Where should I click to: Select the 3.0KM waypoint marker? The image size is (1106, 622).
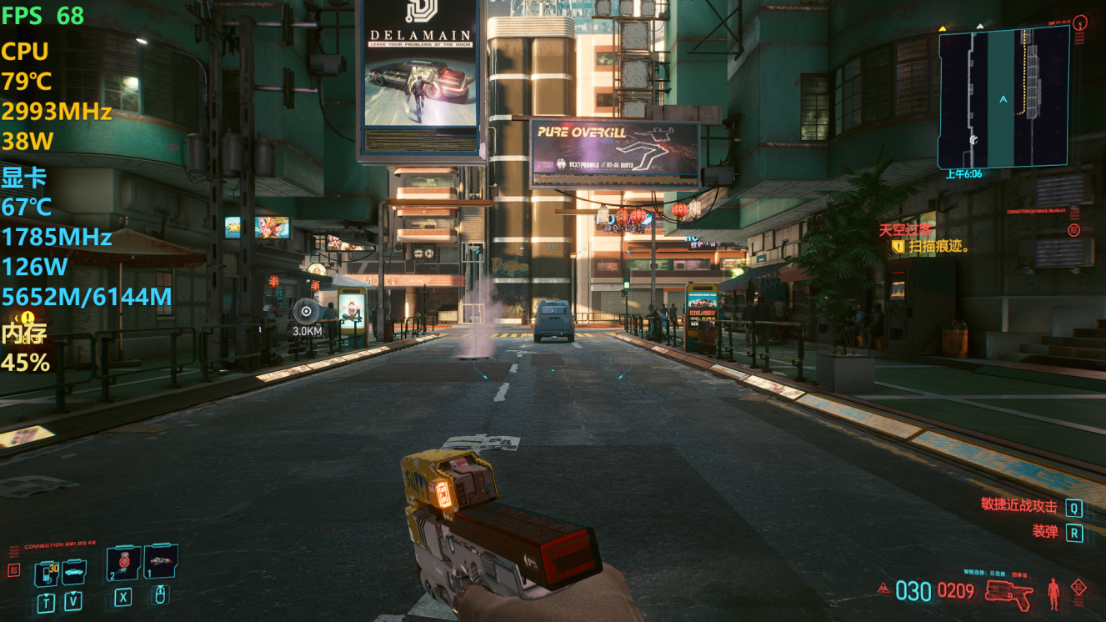tap(306, 312)
